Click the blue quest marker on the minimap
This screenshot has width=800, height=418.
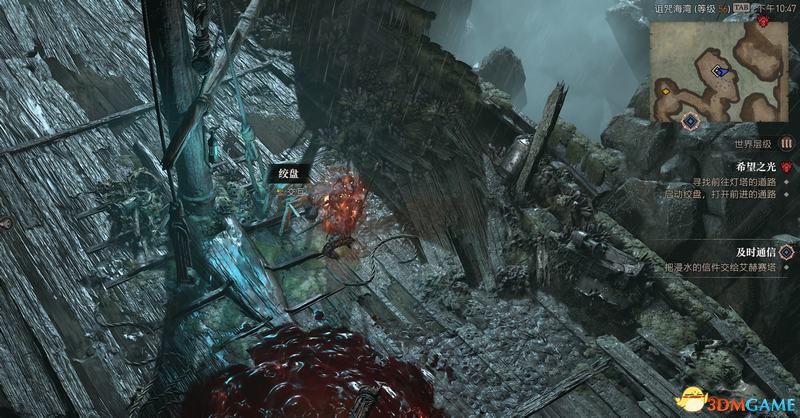coord(717,71)
